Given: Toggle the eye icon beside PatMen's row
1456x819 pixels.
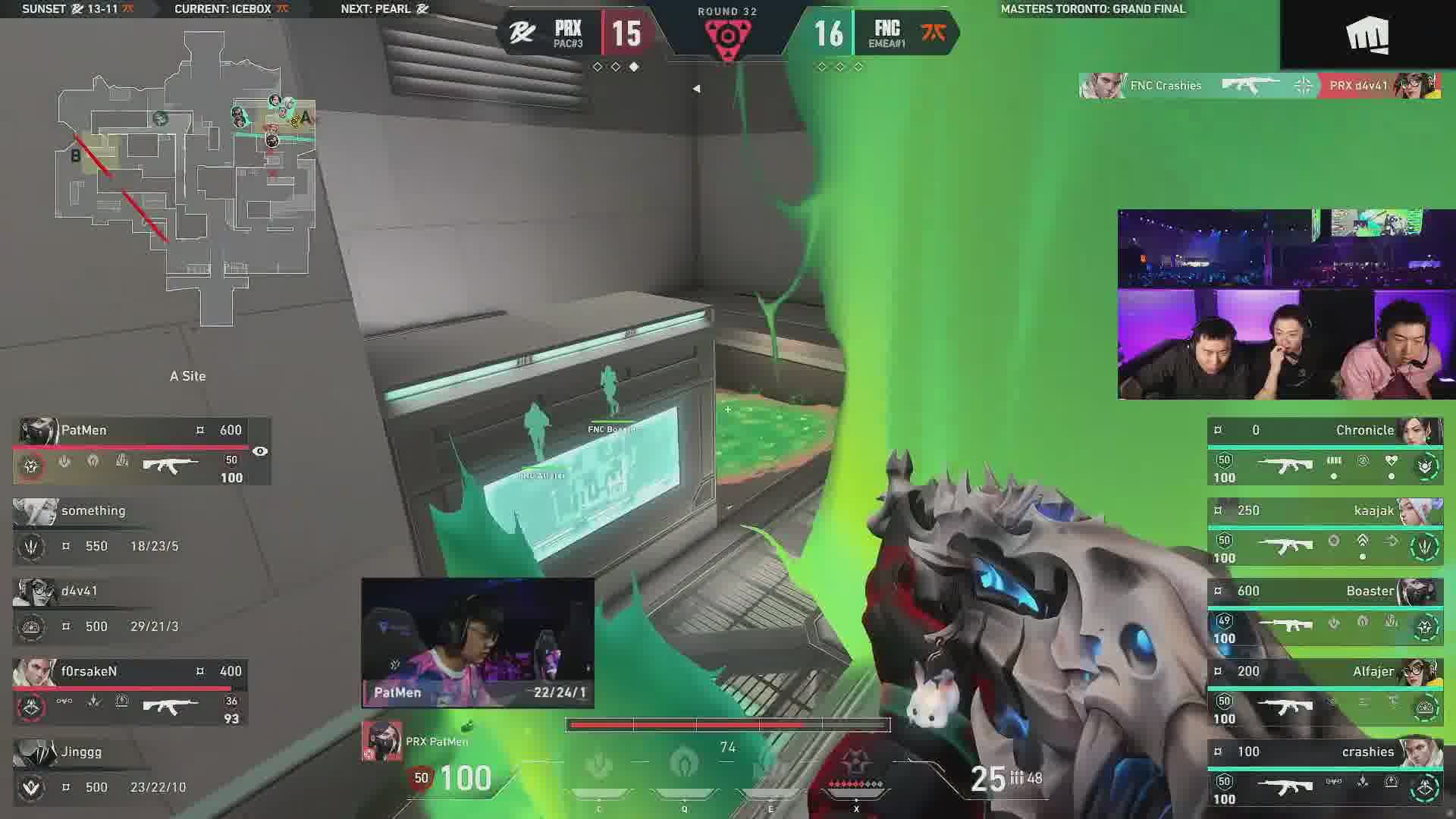Looking at the screenshot, I should point(260,451).
